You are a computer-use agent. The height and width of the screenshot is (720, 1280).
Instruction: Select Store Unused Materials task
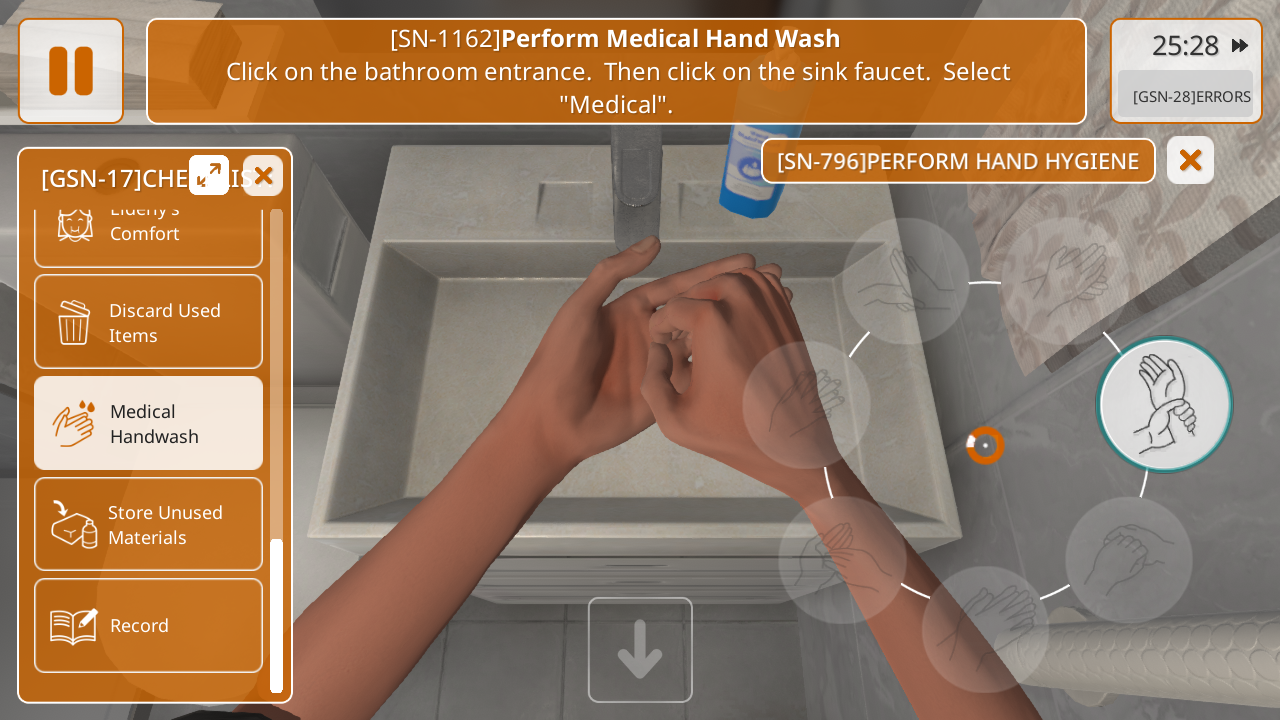pyautogui.click(x=148, y=524)
